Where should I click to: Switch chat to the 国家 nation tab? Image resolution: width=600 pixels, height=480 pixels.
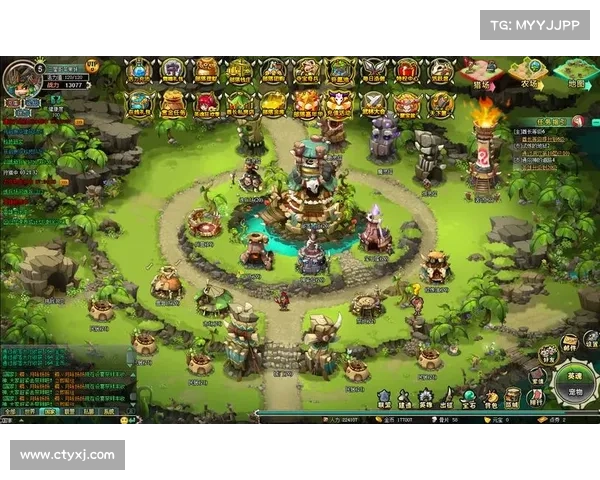coord(49,411)
